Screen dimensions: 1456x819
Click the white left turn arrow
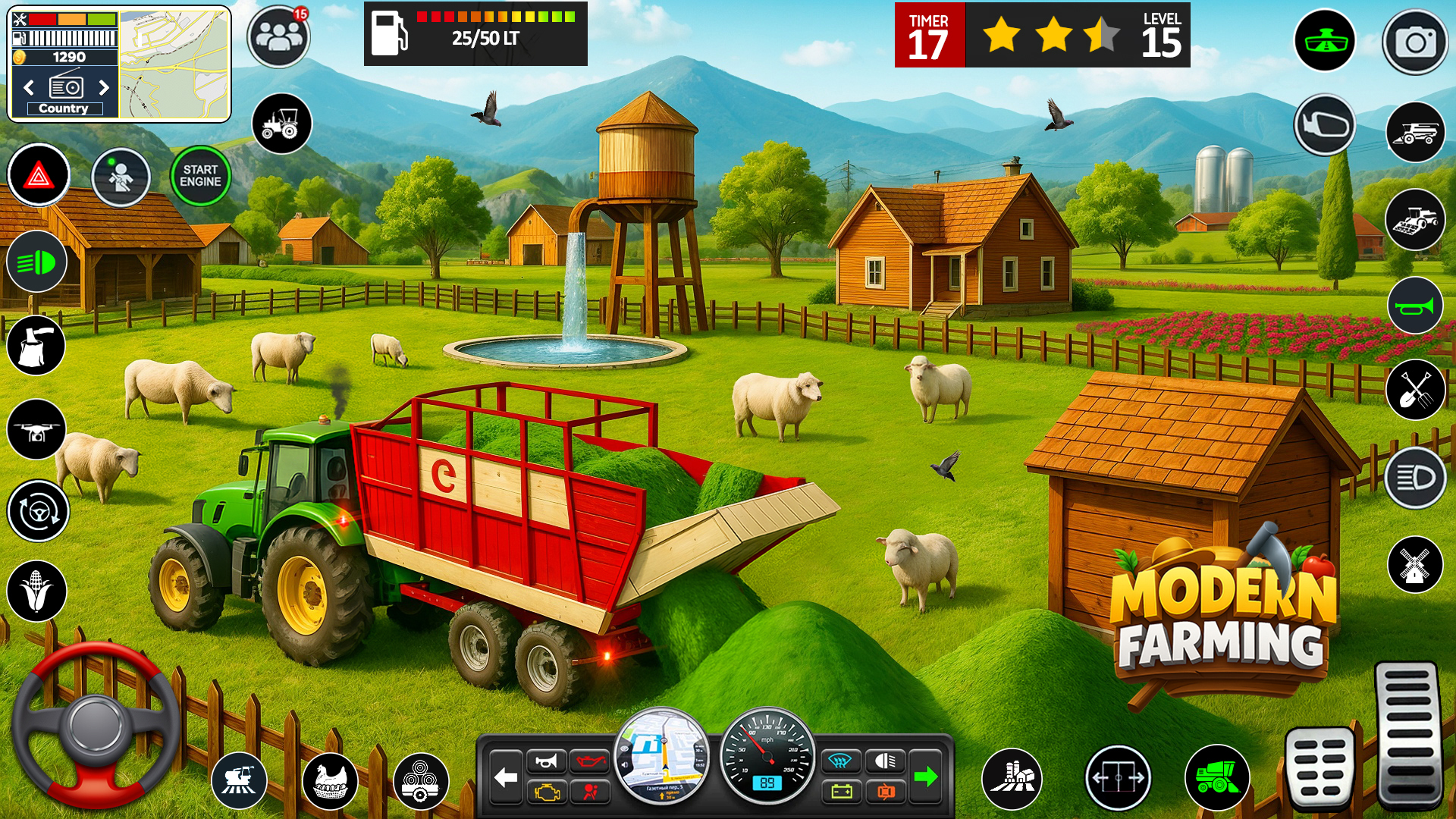click(x=506, y=777)
